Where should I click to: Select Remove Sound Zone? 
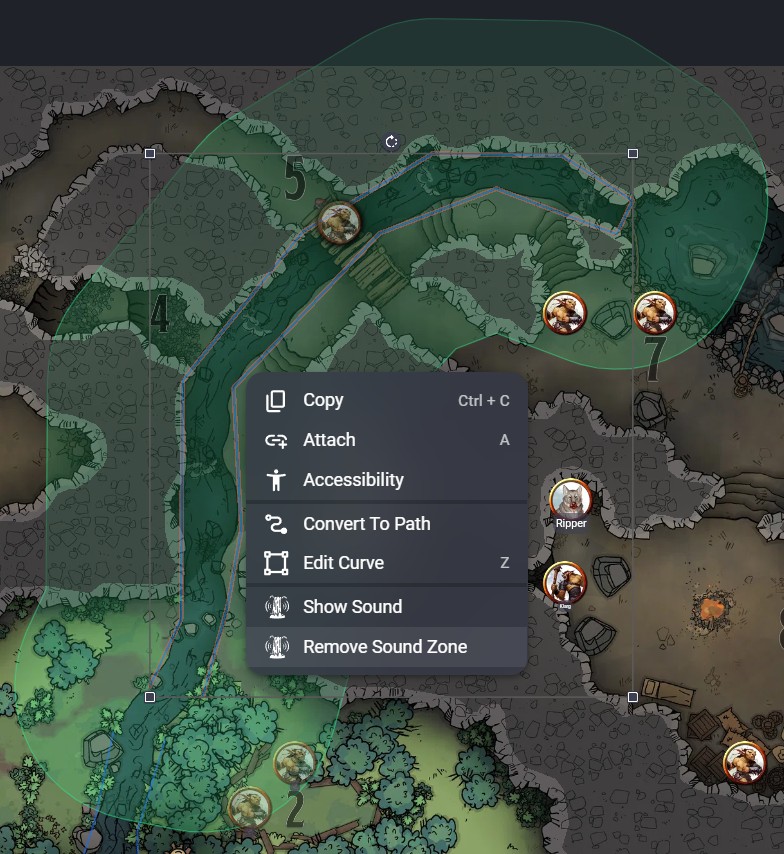click(x=385, y=647)
